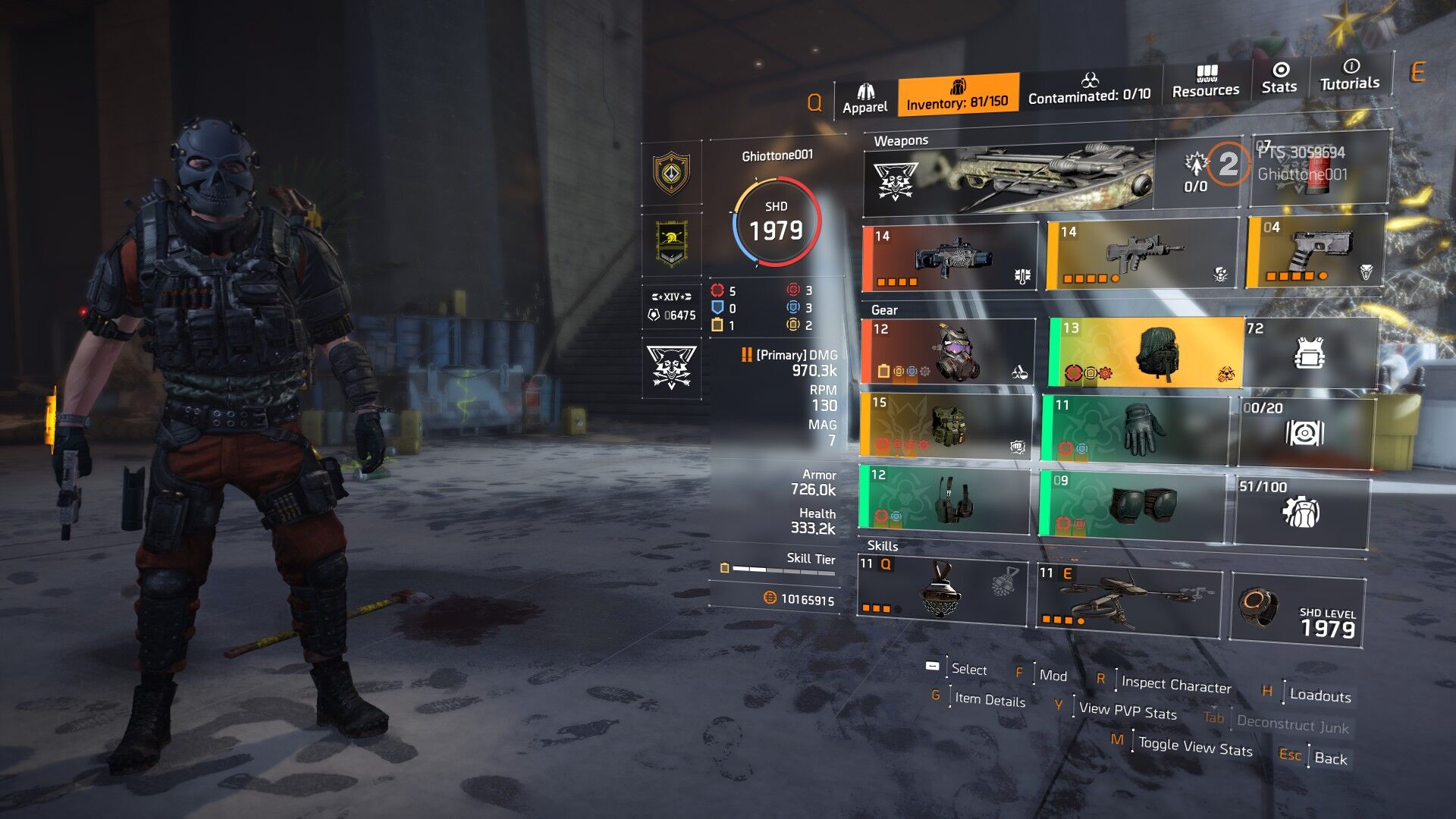Open the Apparel tab
Viewport: 1456px width, 819px height.
pos(865,99)
